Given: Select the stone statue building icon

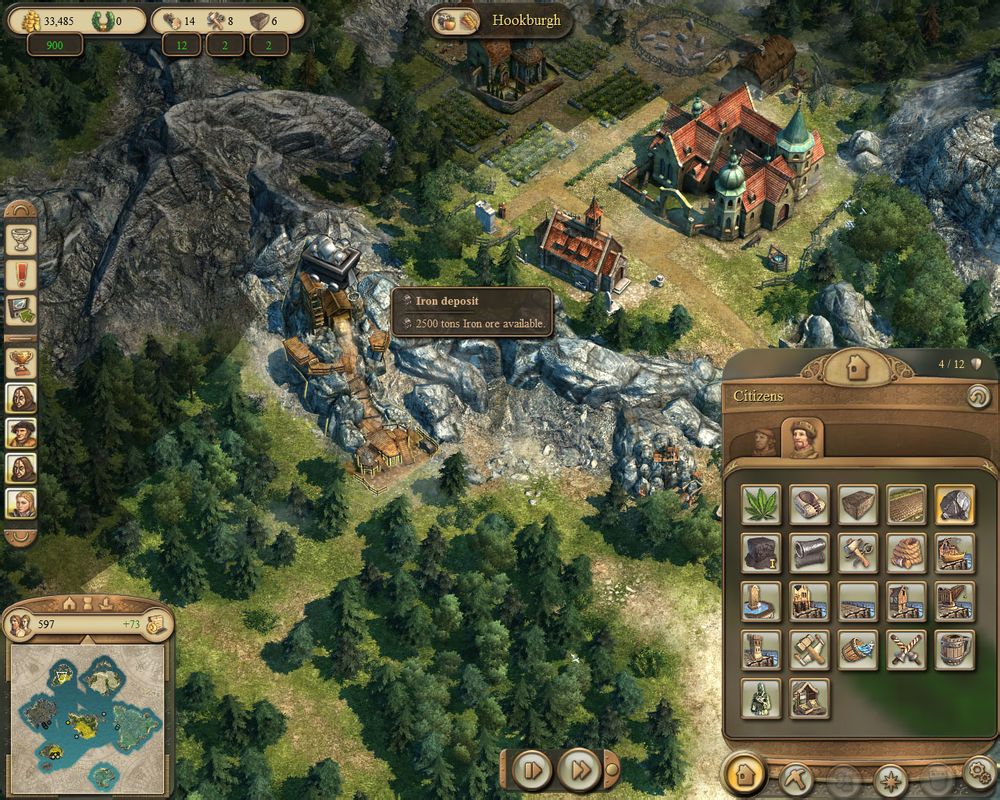Looking at the screenshot, I should click(x=761, y=699).
